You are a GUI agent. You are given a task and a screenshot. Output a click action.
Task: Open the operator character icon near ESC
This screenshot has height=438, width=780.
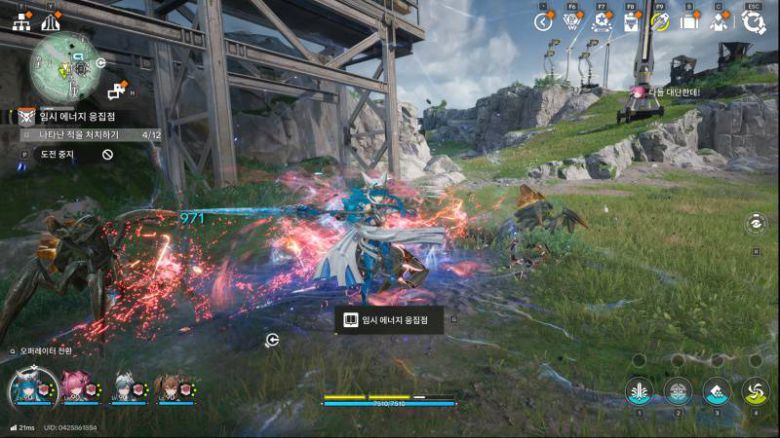tap(720, 22)
